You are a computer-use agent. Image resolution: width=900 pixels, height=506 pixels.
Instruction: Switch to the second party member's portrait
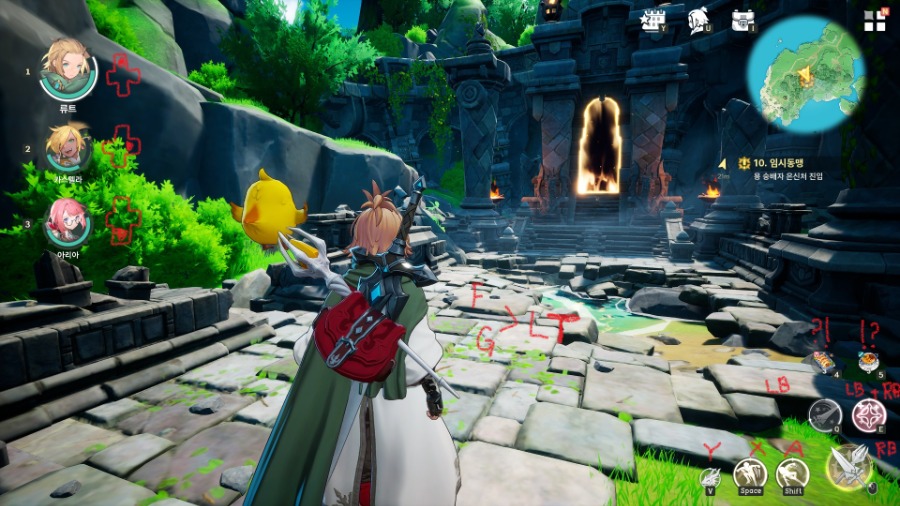tap(68, 147)
